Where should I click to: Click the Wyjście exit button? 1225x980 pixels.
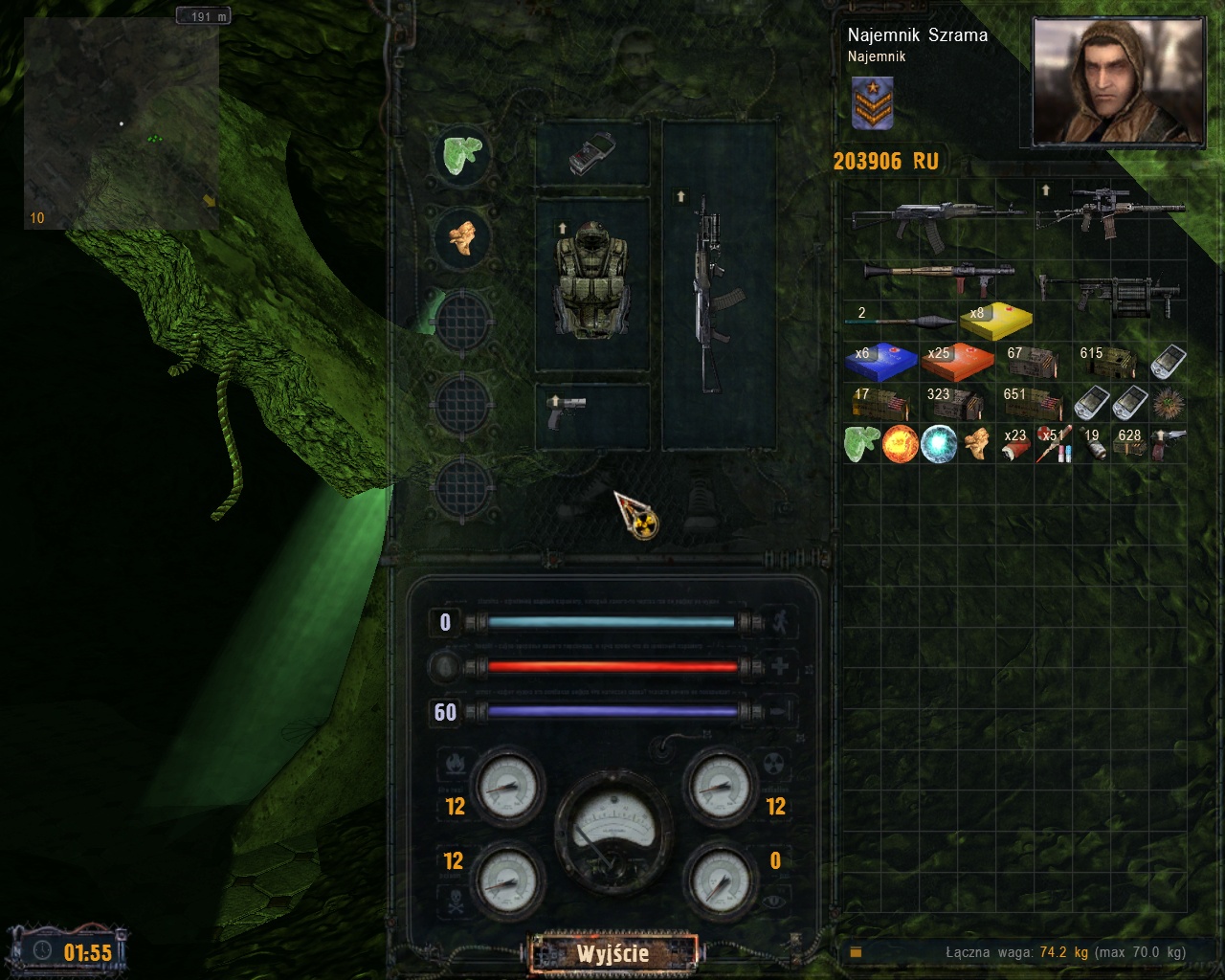pos(612,953)
